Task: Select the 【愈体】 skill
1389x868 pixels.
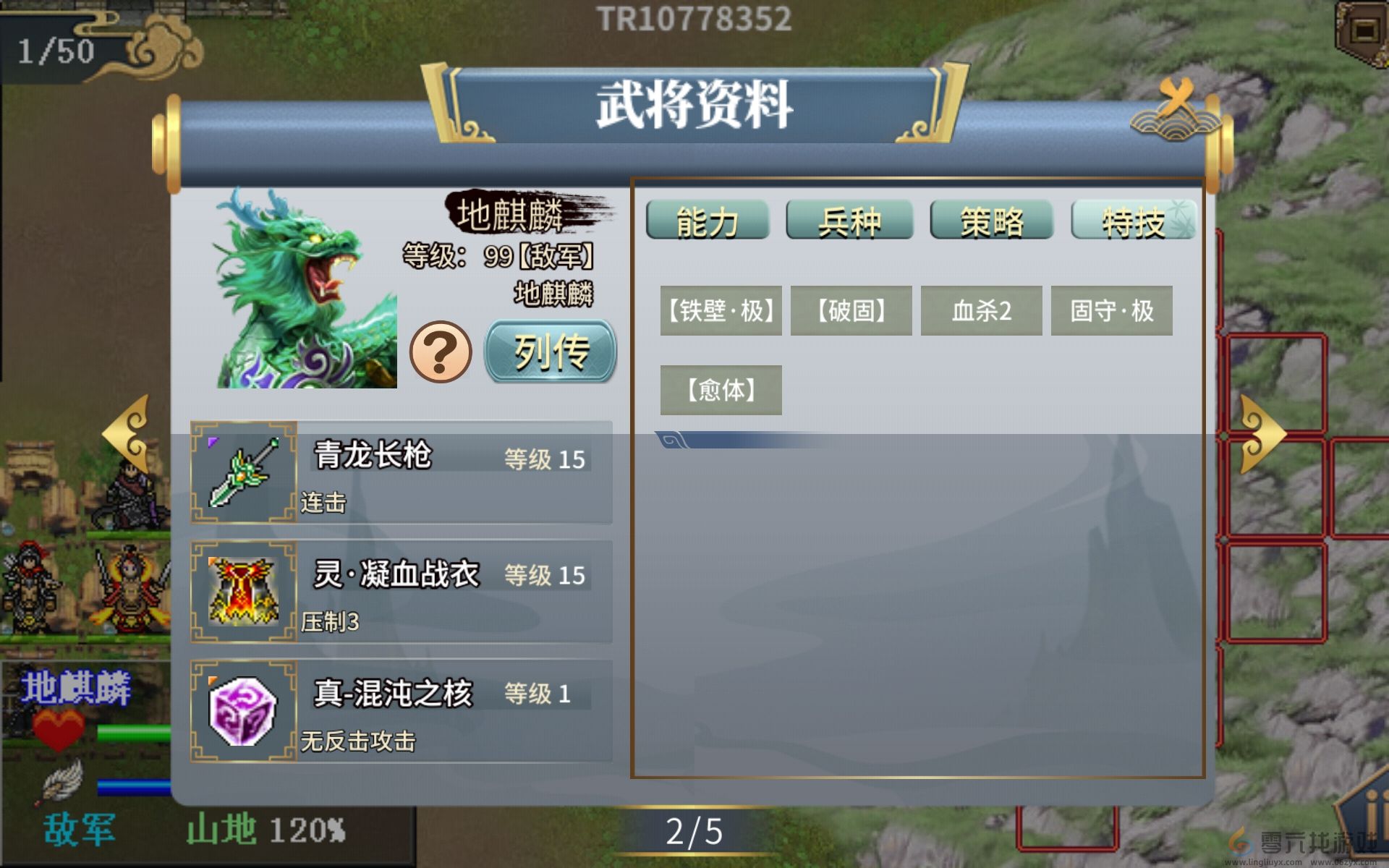Action: click(721, 389)
